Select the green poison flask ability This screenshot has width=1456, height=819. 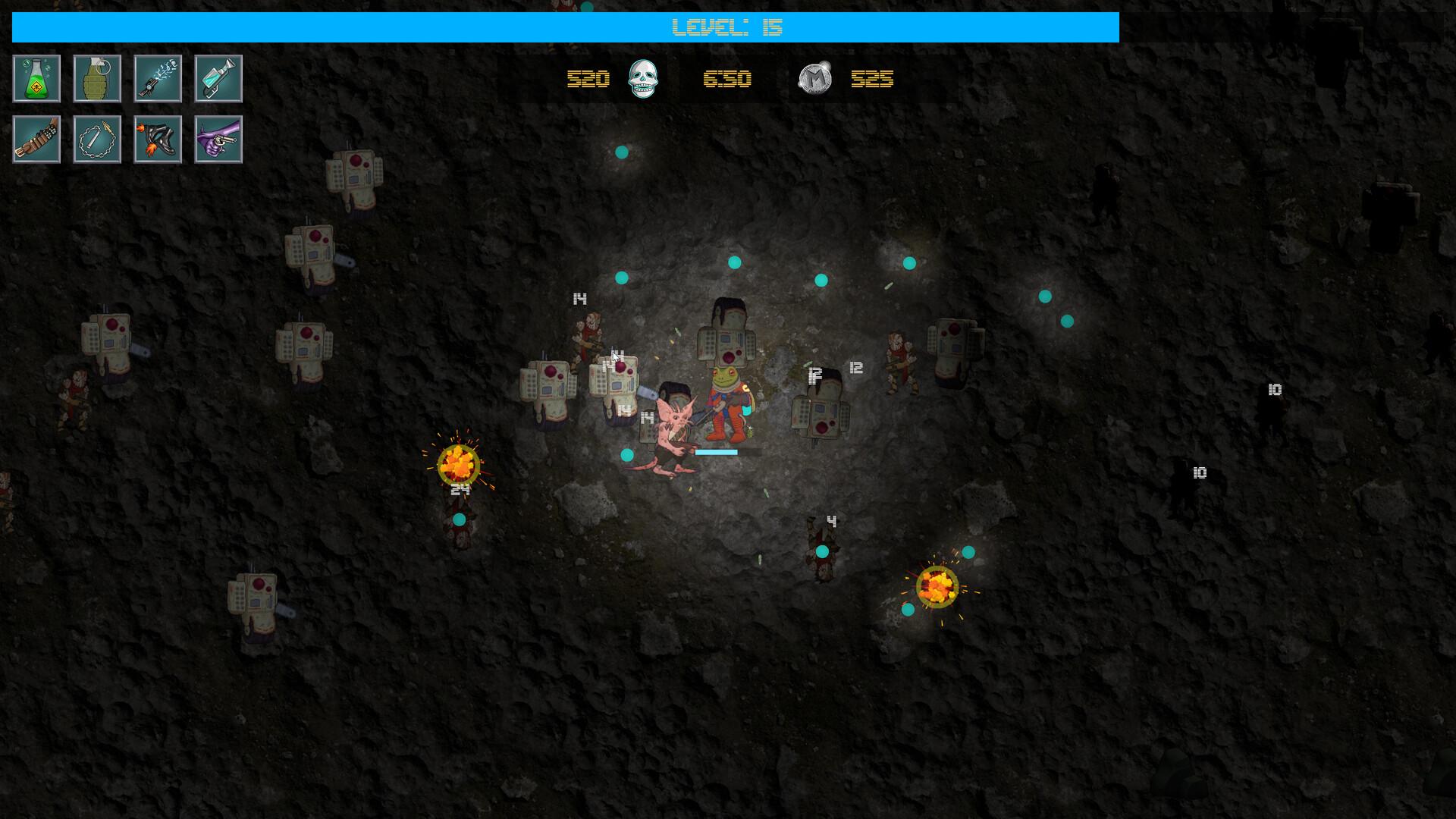point(36,78)
